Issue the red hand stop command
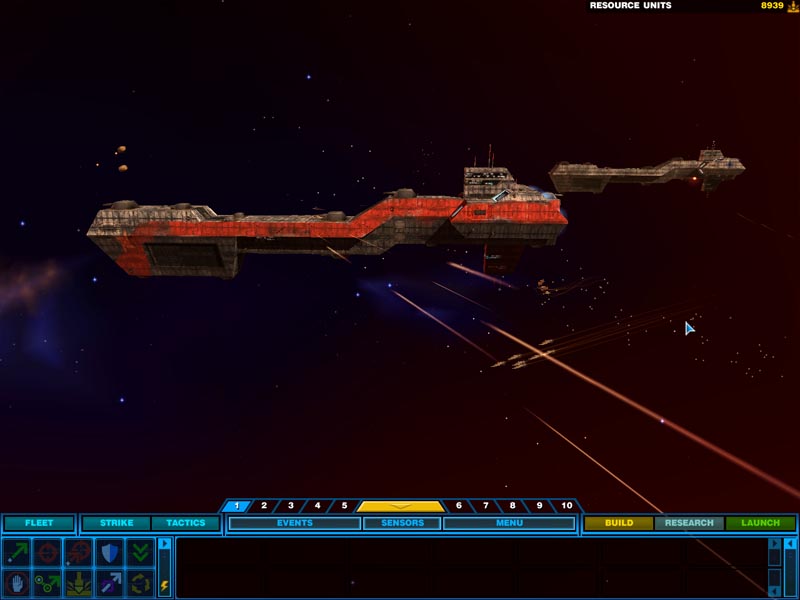This screenshot has height=600, width=800. pyautogui.click(x=17, y=582)
